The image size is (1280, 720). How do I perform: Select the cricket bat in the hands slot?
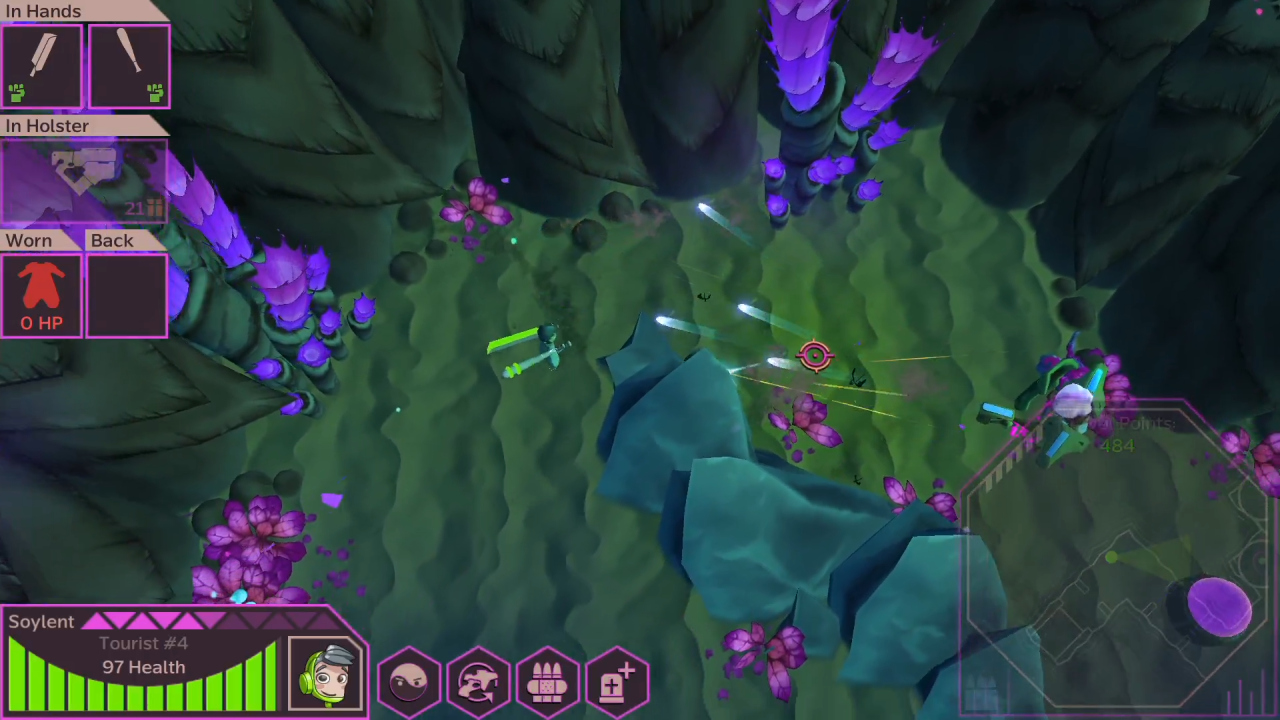click(42, 62)
